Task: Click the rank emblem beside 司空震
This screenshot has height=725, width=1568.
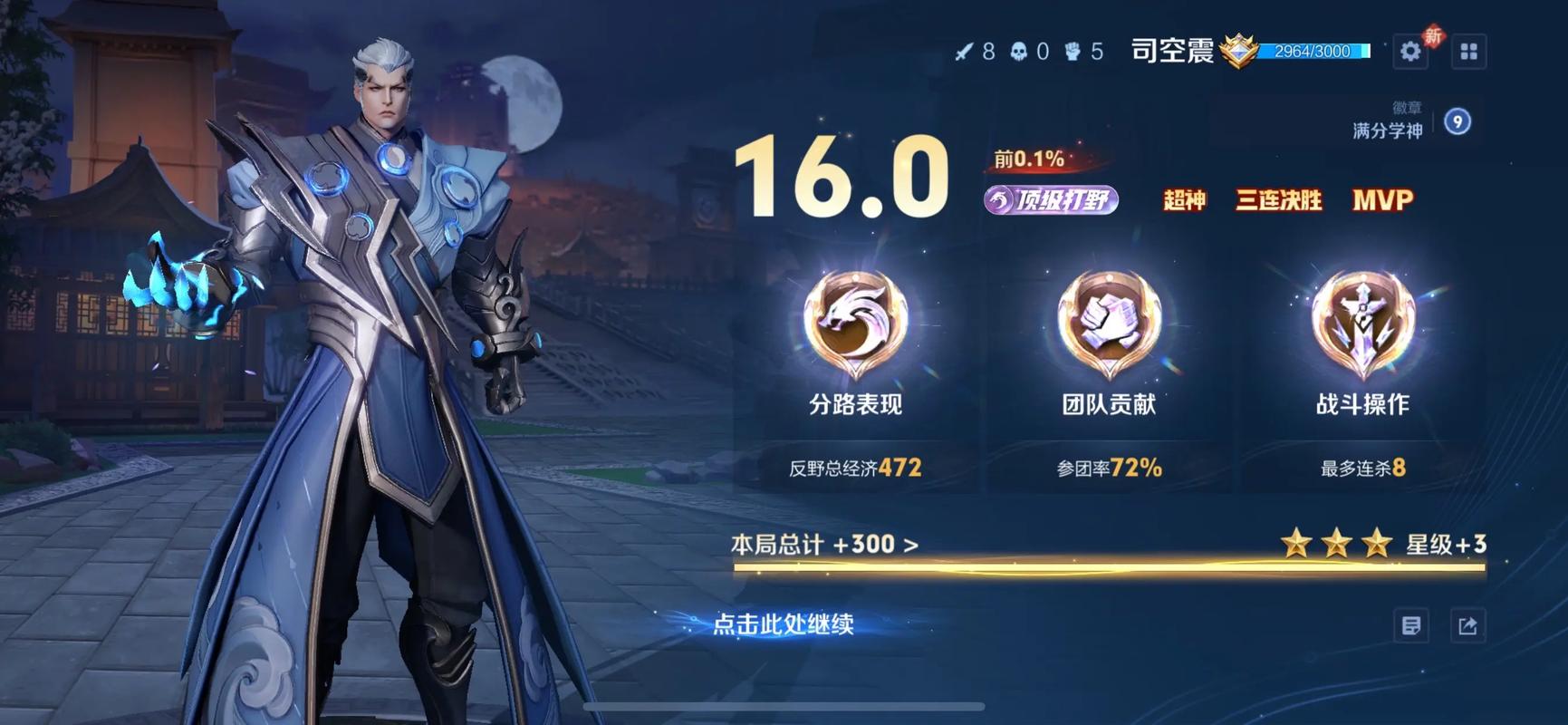Action: [1238, 52]
